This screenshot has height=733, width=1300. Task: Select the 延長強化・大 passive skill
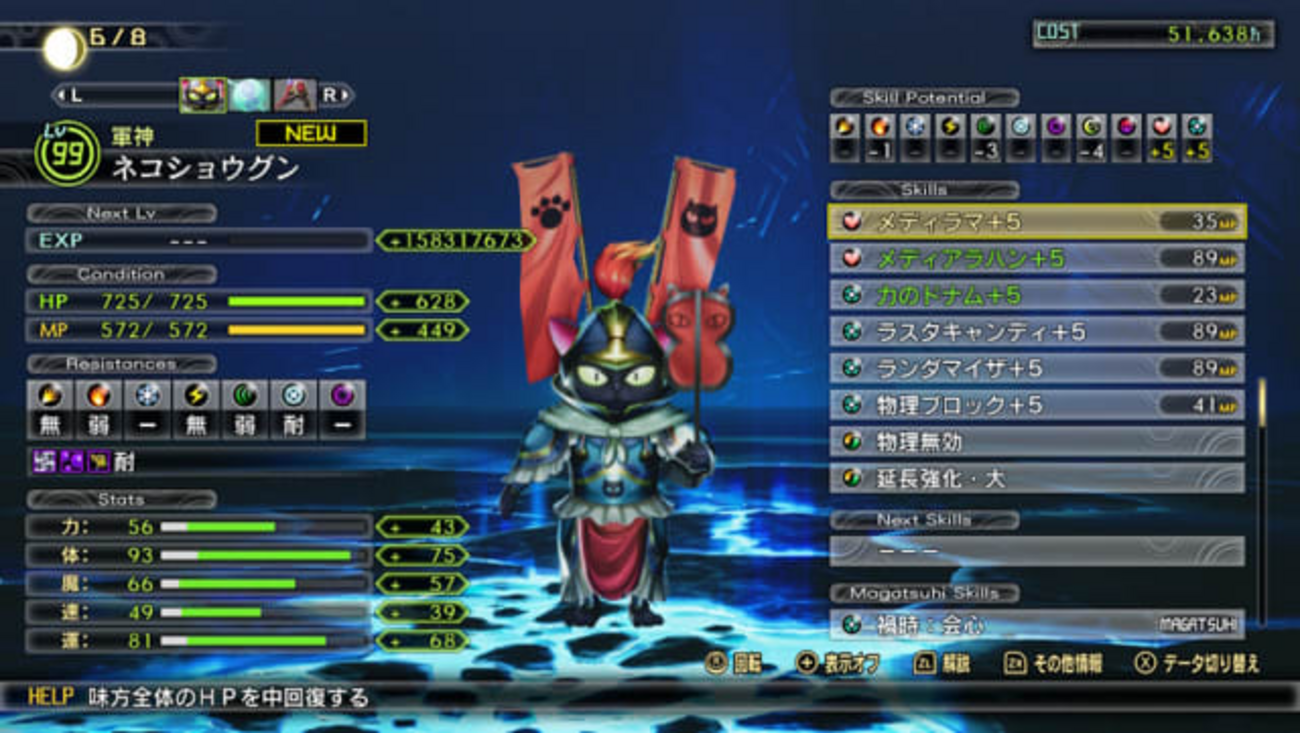point(1037,478)
